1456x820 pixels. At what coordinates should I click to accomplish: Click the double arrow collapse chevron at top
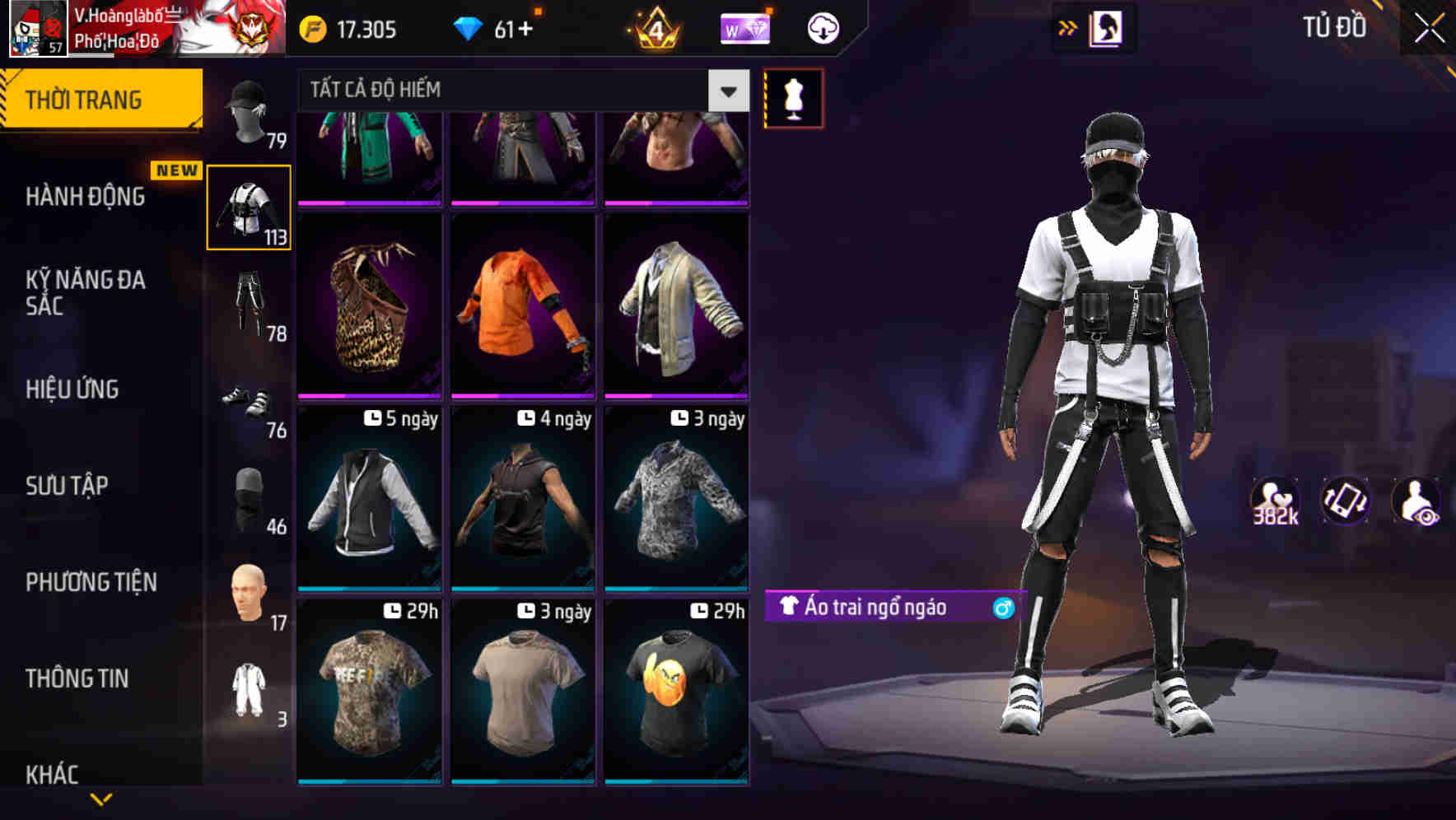click(x=1069, y=26)
